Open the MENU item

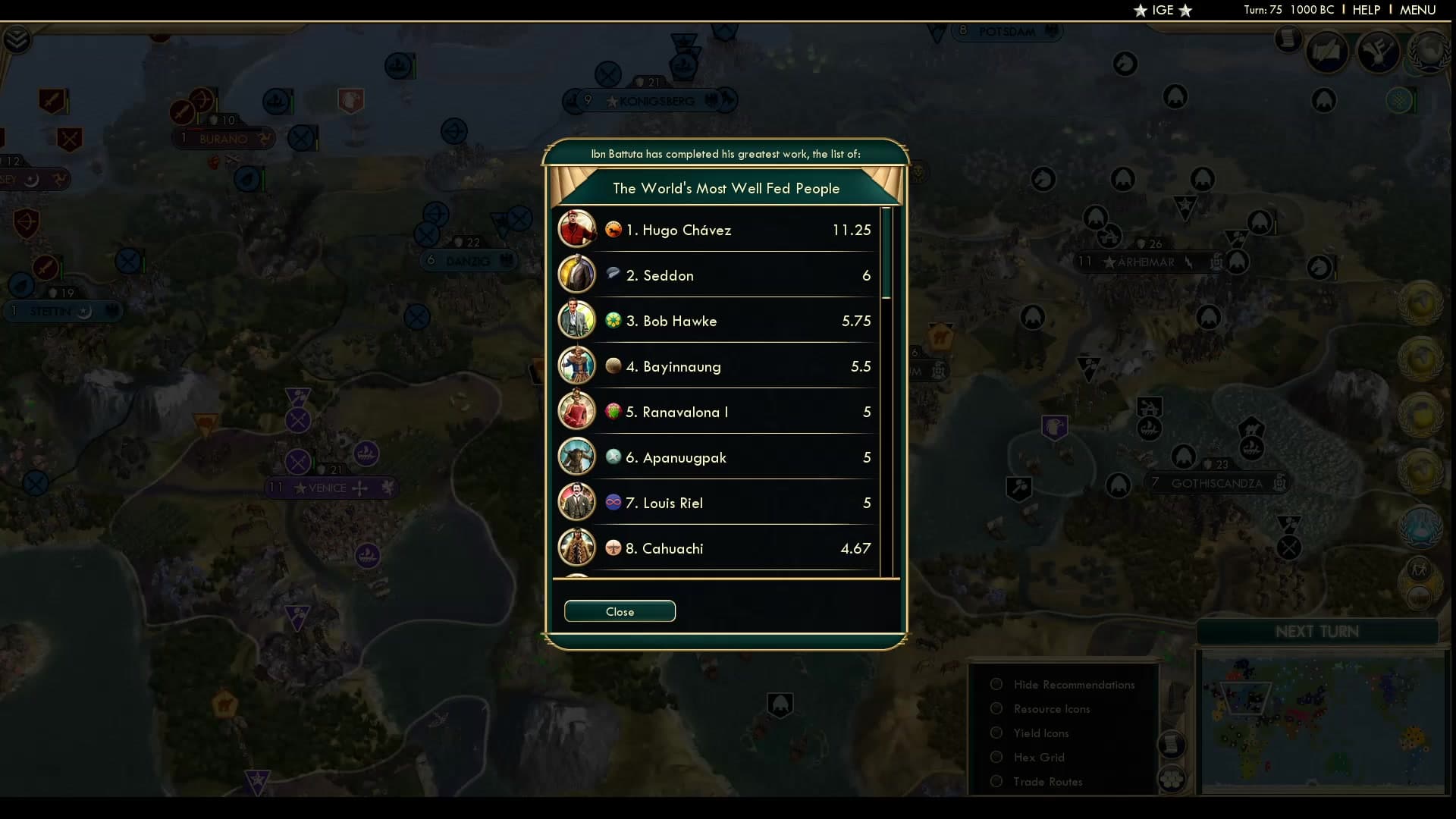coord(1417,10)
